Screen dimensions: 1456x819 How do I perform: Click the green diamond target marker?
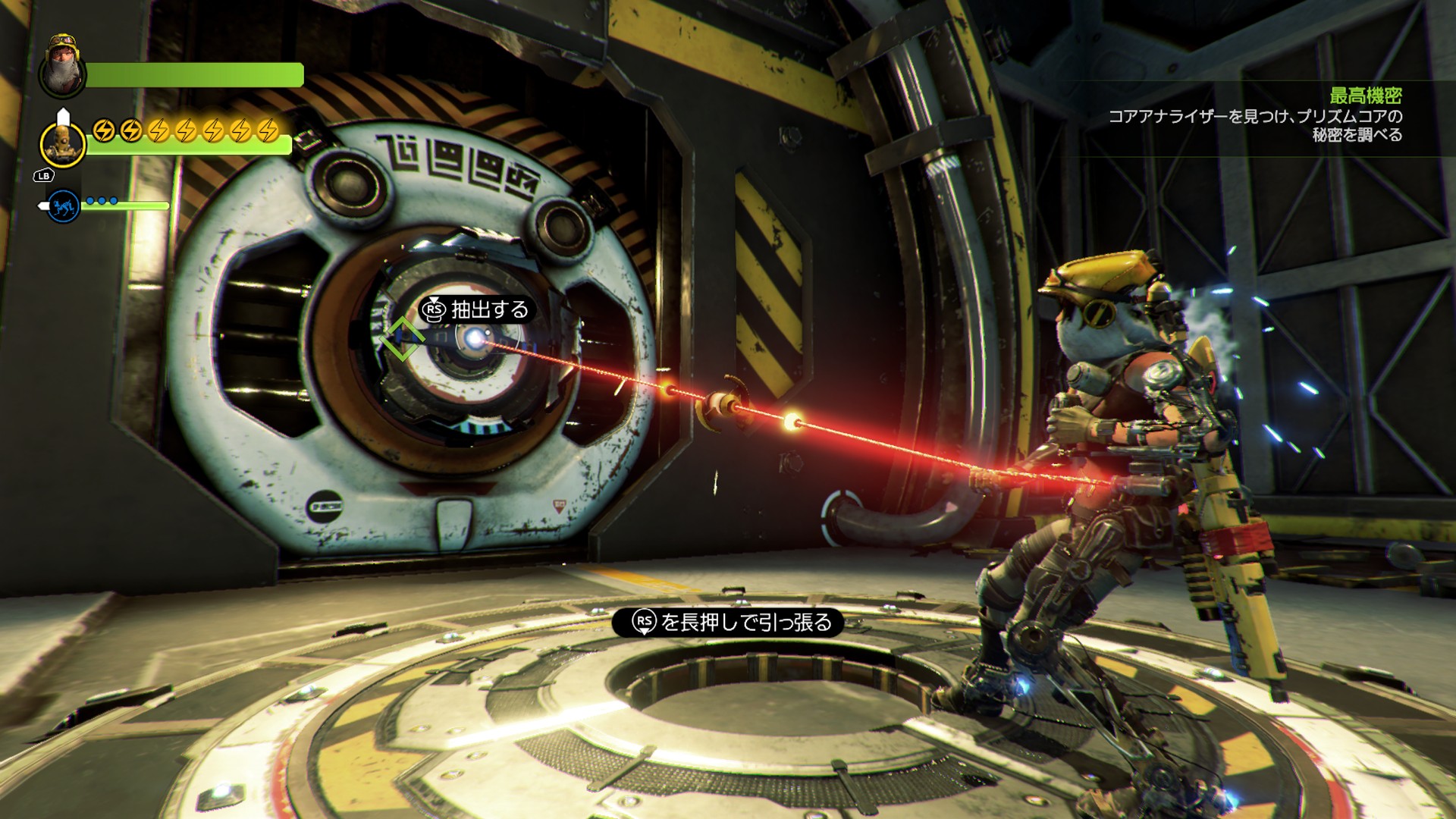tap(402, 339)
